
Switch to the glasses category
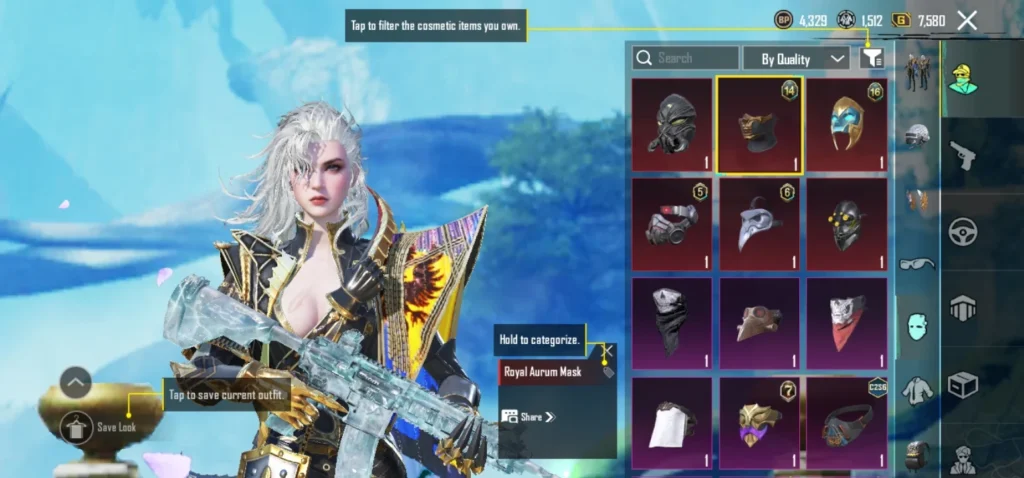(x=917, y=264)
